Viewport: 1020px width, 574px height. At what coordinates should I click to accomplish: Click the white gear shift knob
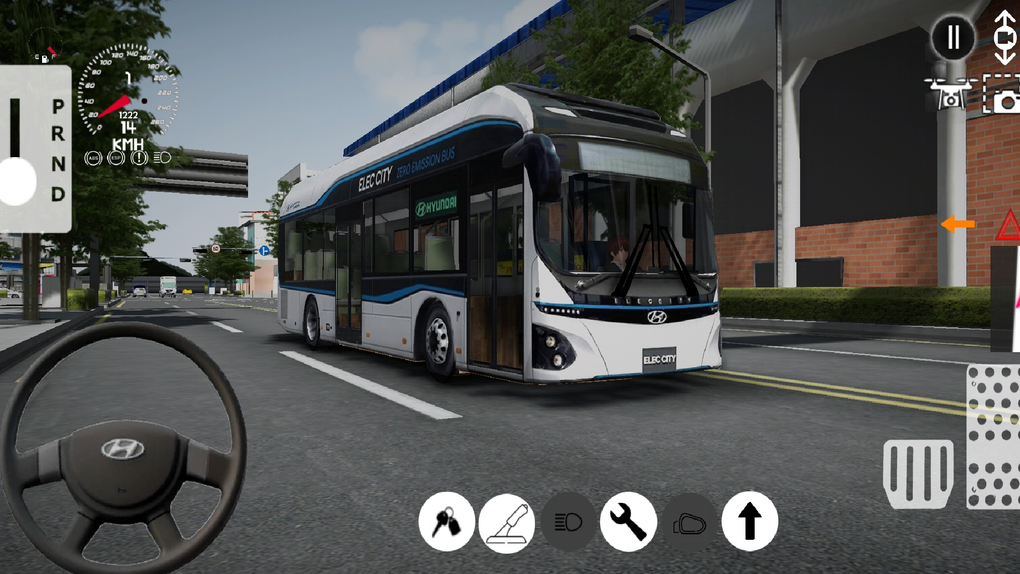(17, 181)
